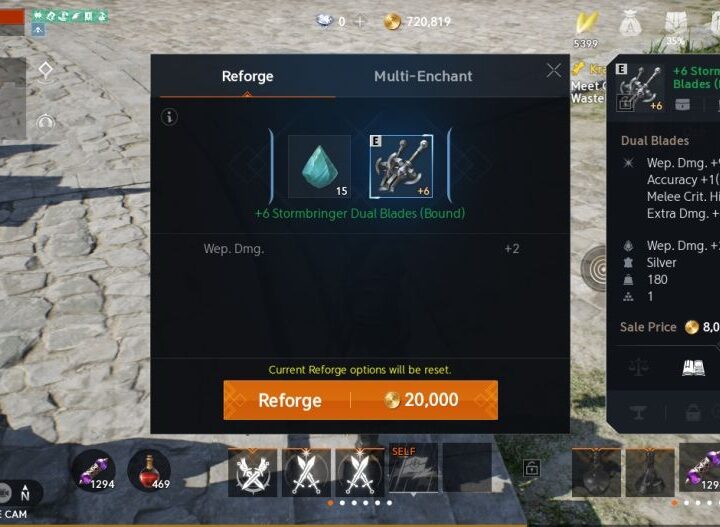Viewport: 720px width, 527px height.
Task: Open the compare scales icon in item panel
Action: [637, 368]
